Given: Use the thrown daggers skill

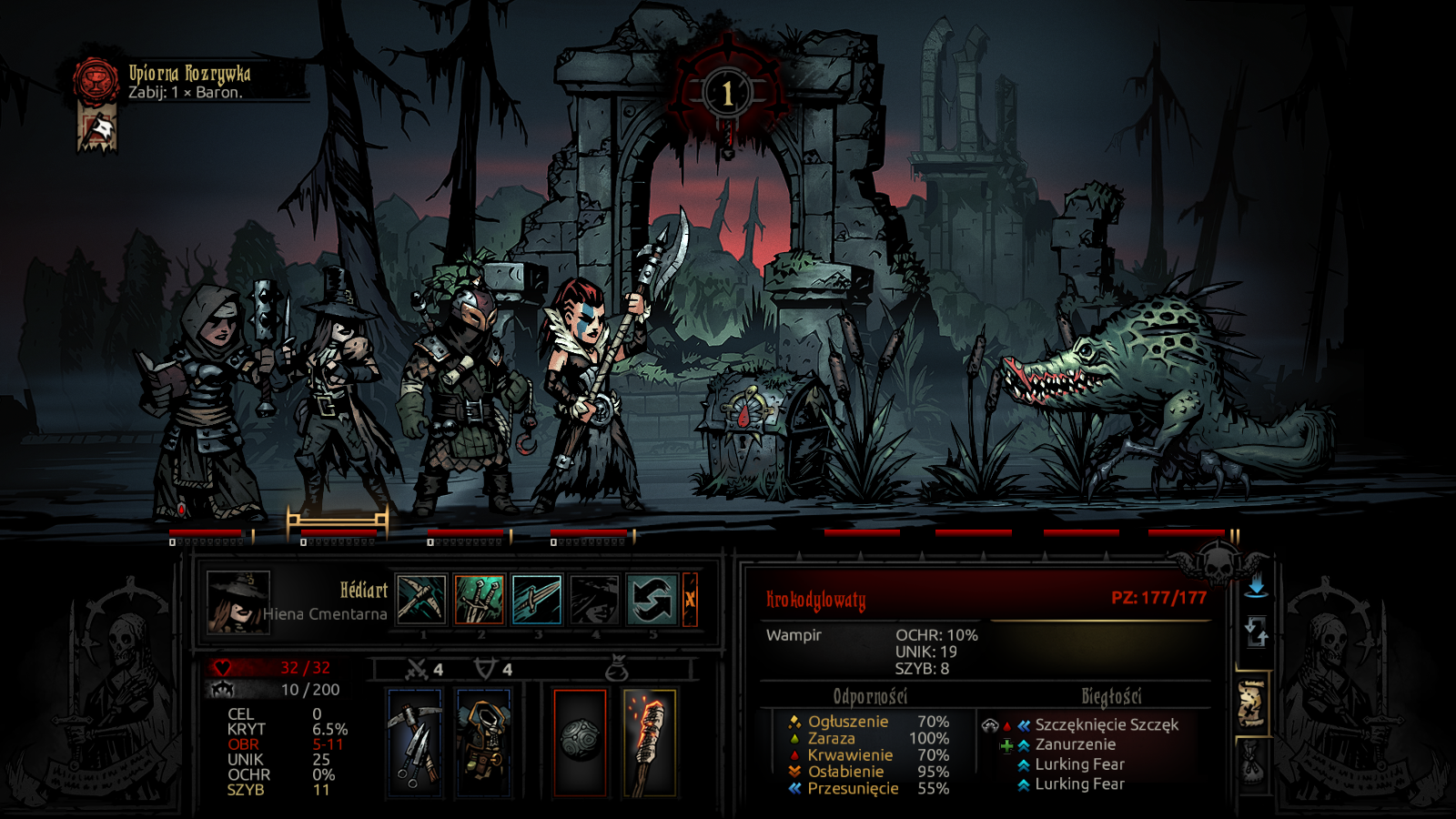Looking at the screenshot, I should click(x=479, y=600).
